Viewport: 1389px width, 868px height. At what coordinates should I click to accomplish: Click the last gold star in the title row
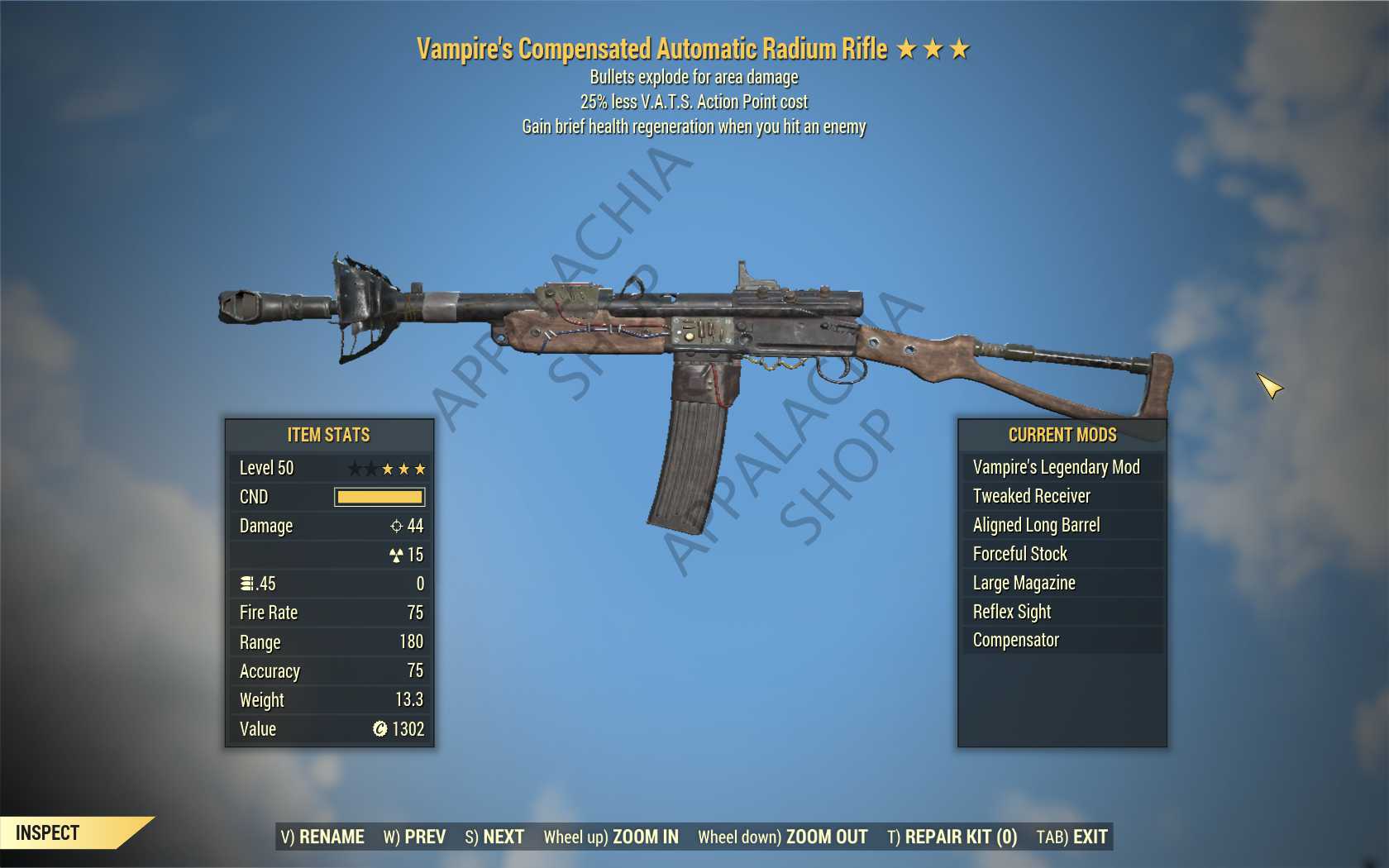pyautogui.click(x=957, y=48)
